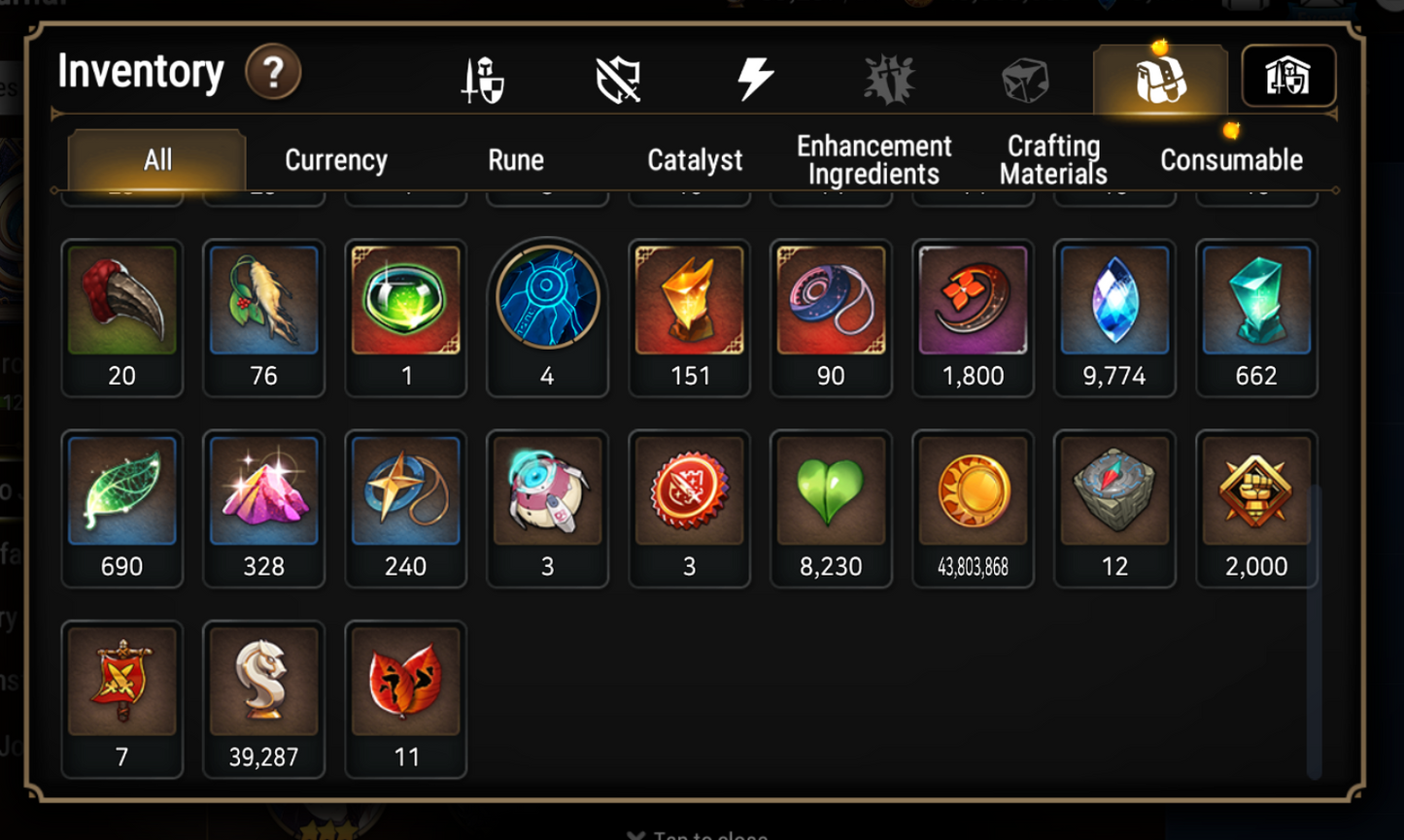This screenshot has width=1404, height=840.
Task: Switch to the Rune tab
Action: pyautogui.click(x=515, y=159)
